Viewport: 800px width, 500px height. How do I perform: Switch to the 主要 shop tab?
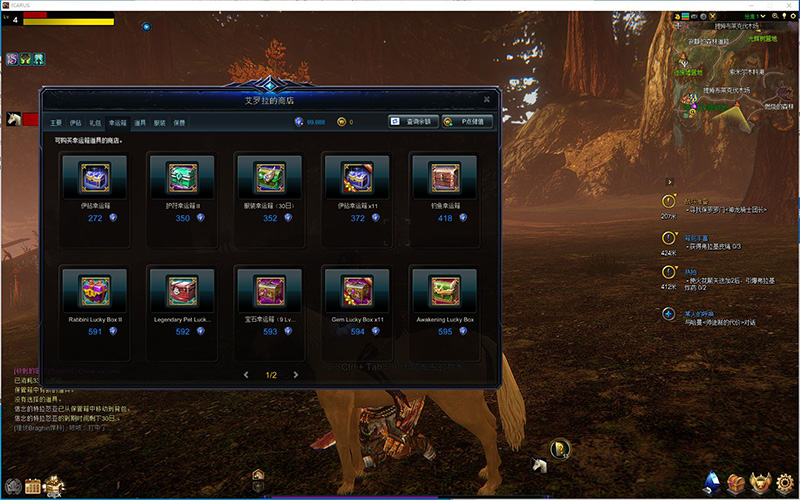(x=56, y=122)
